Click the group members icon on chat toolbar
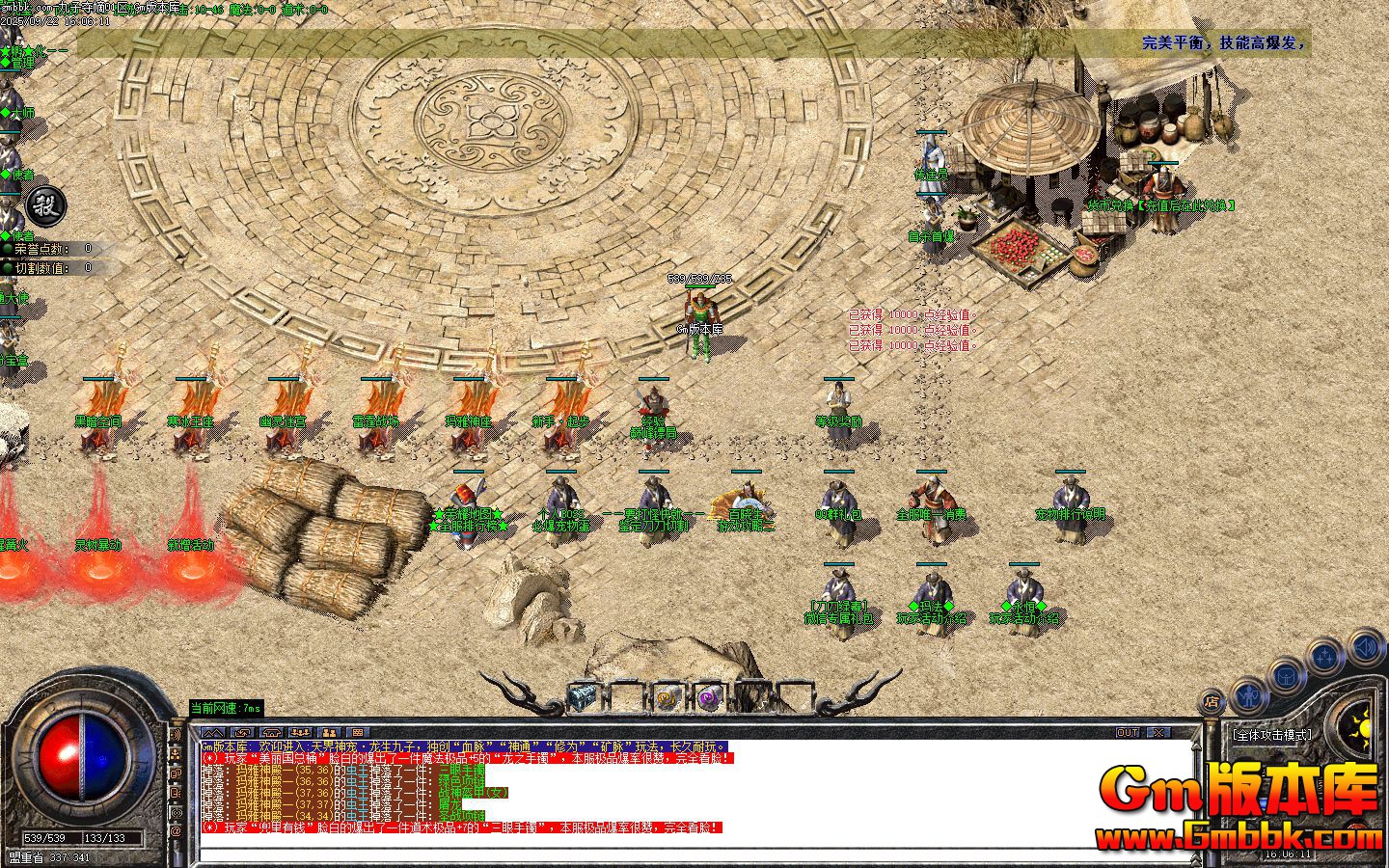This screenshot has height=868, width=1389. (300, 732)
